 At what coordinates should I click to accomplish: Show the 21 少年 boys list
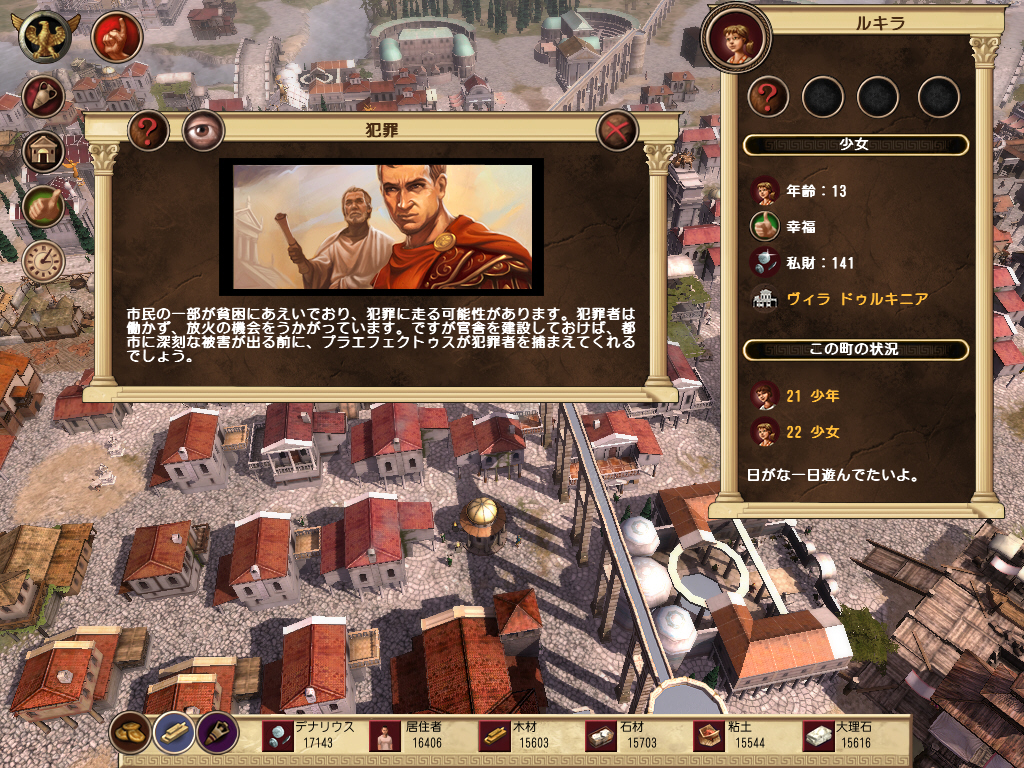coord(812,396)
